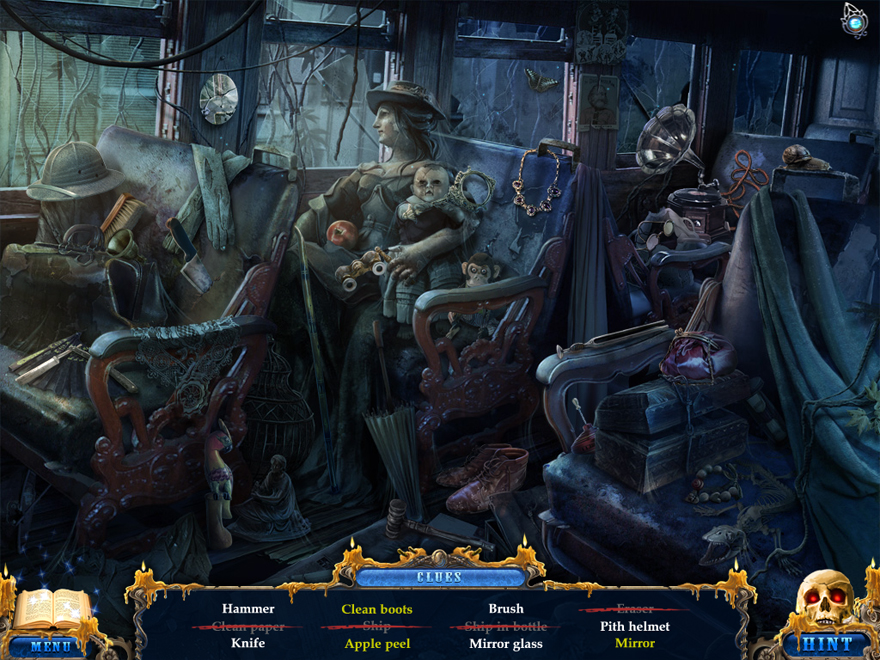Select the Mirror glass clue entry

coord(506,644)
